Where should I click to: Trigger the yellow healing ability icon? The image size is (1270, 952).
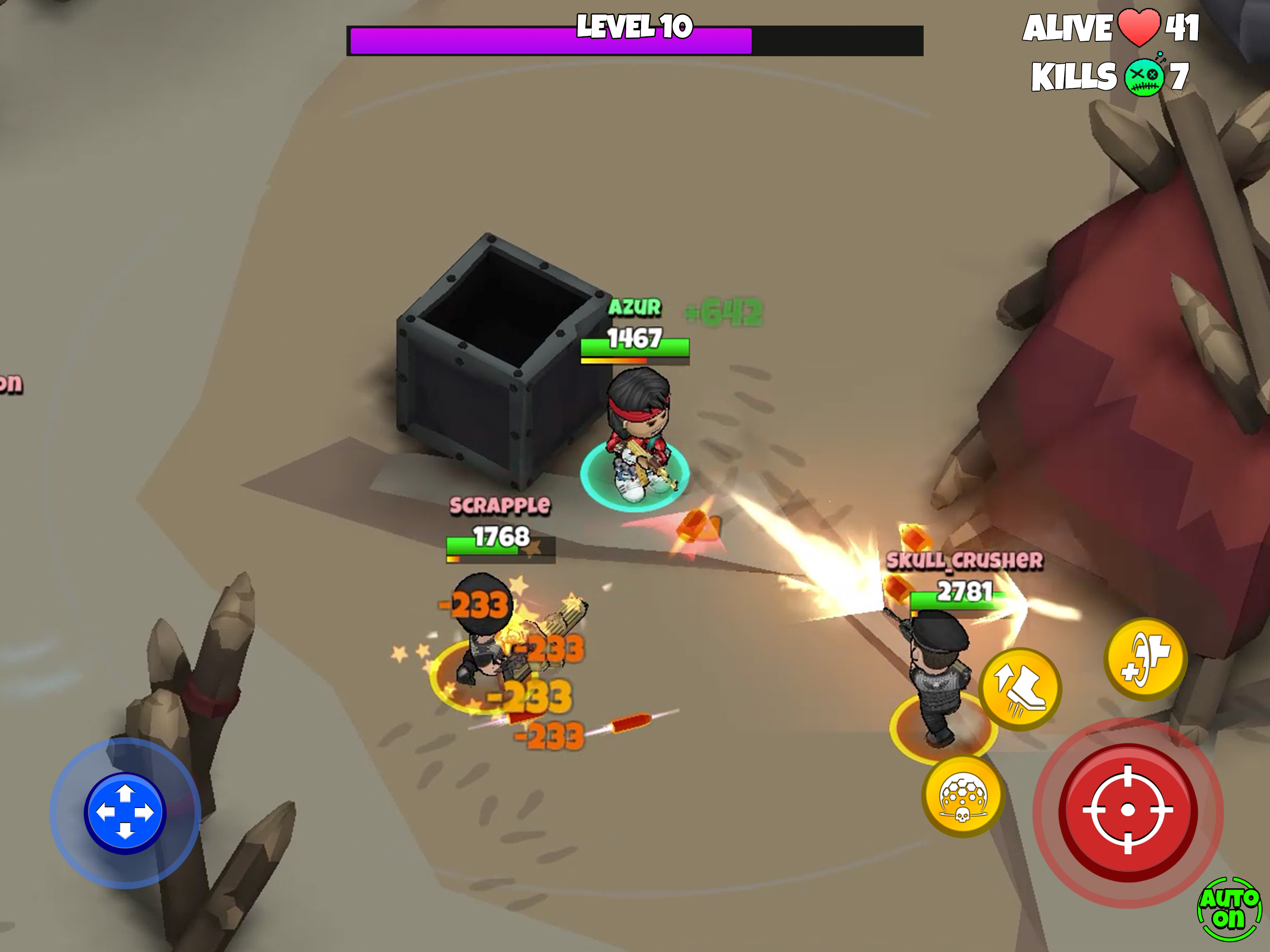pyautogui.click(x=1145, y=659)
